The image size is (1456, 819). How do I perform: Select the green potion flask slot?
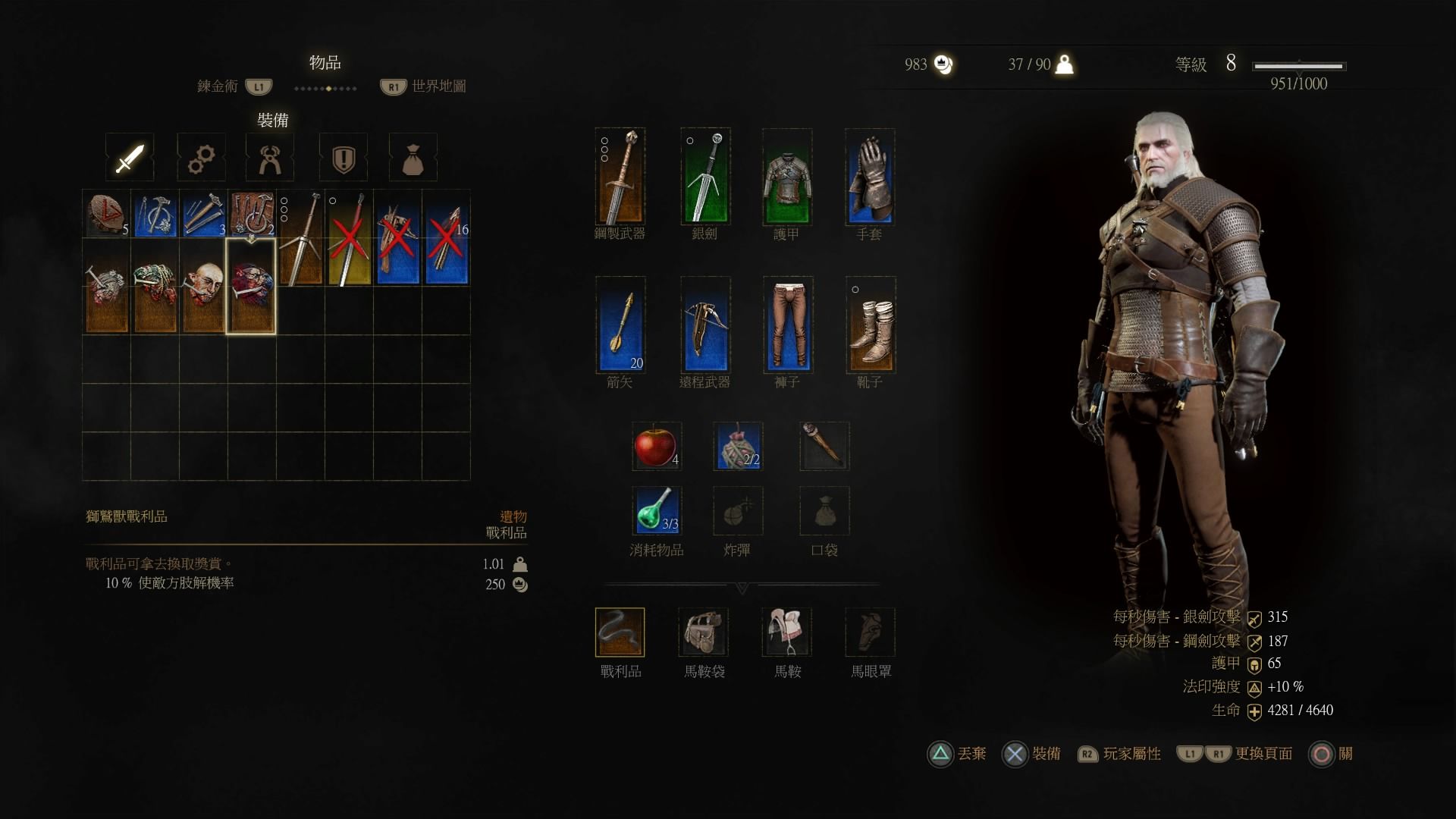point(656,510)
